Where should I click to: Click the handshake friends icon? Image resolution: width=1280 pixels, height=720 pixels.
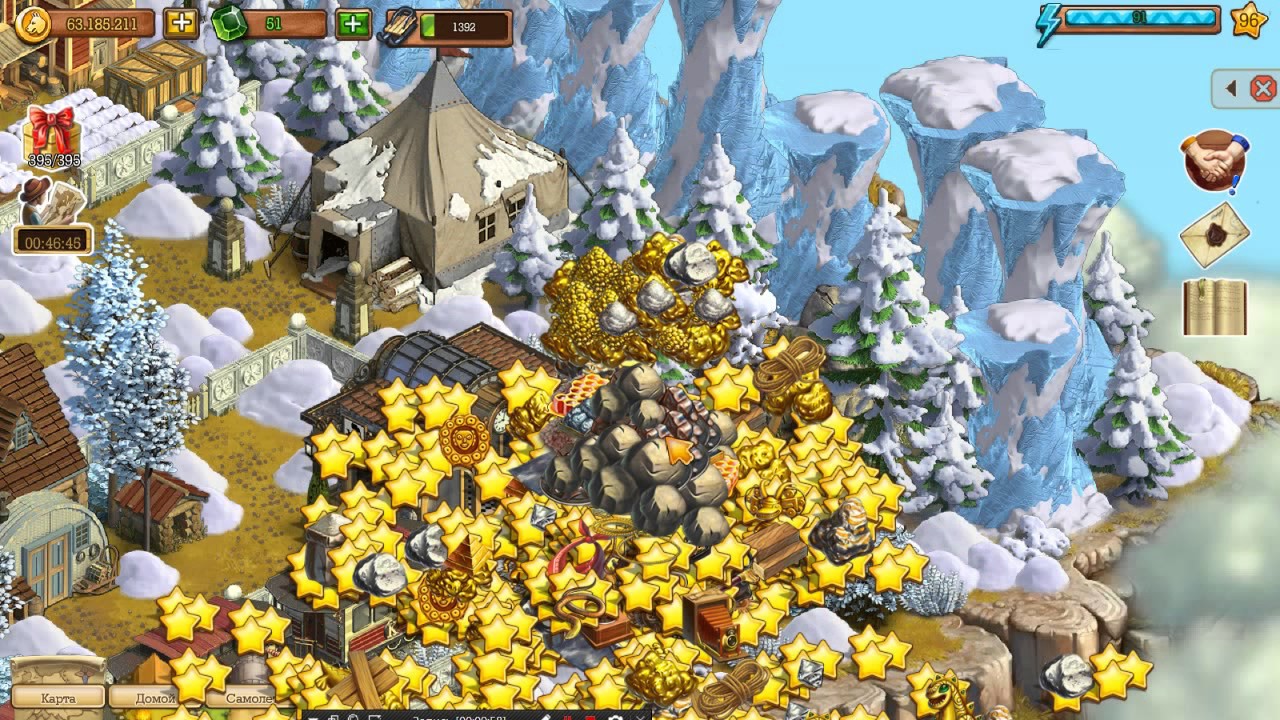click(1216, 160)
